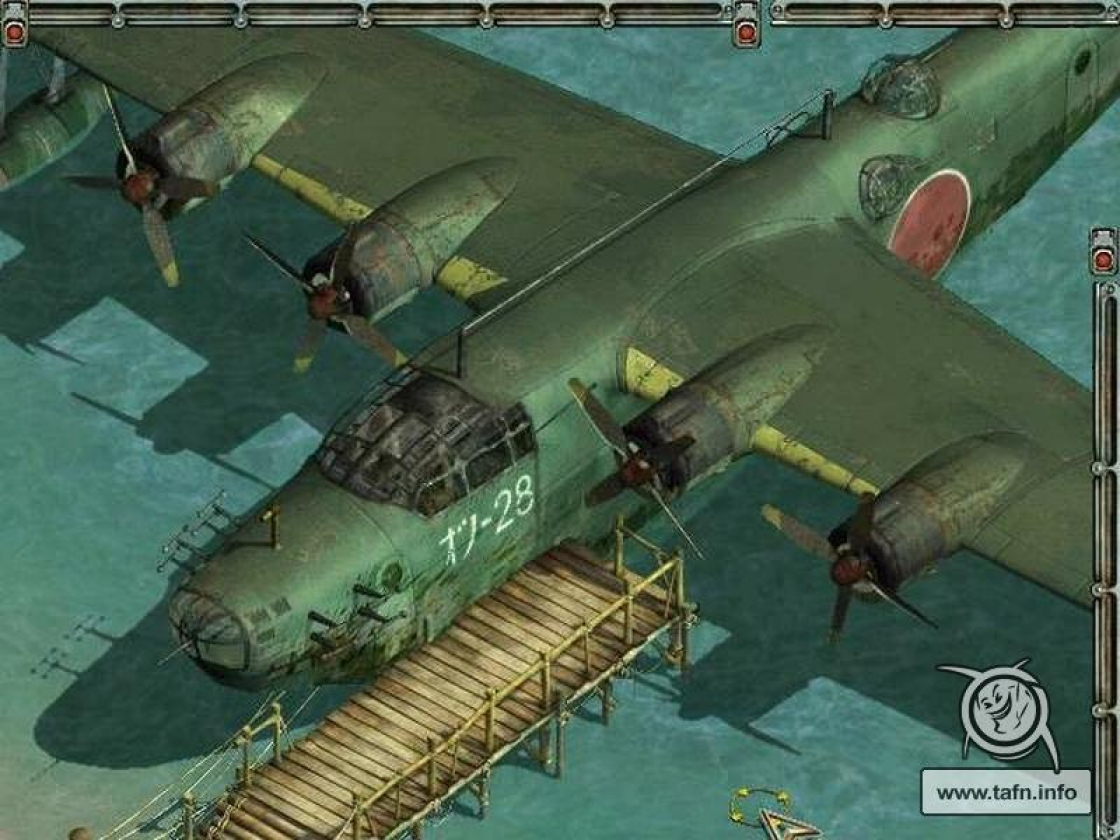Click the red button on the right-side bar

[1103, 260]
